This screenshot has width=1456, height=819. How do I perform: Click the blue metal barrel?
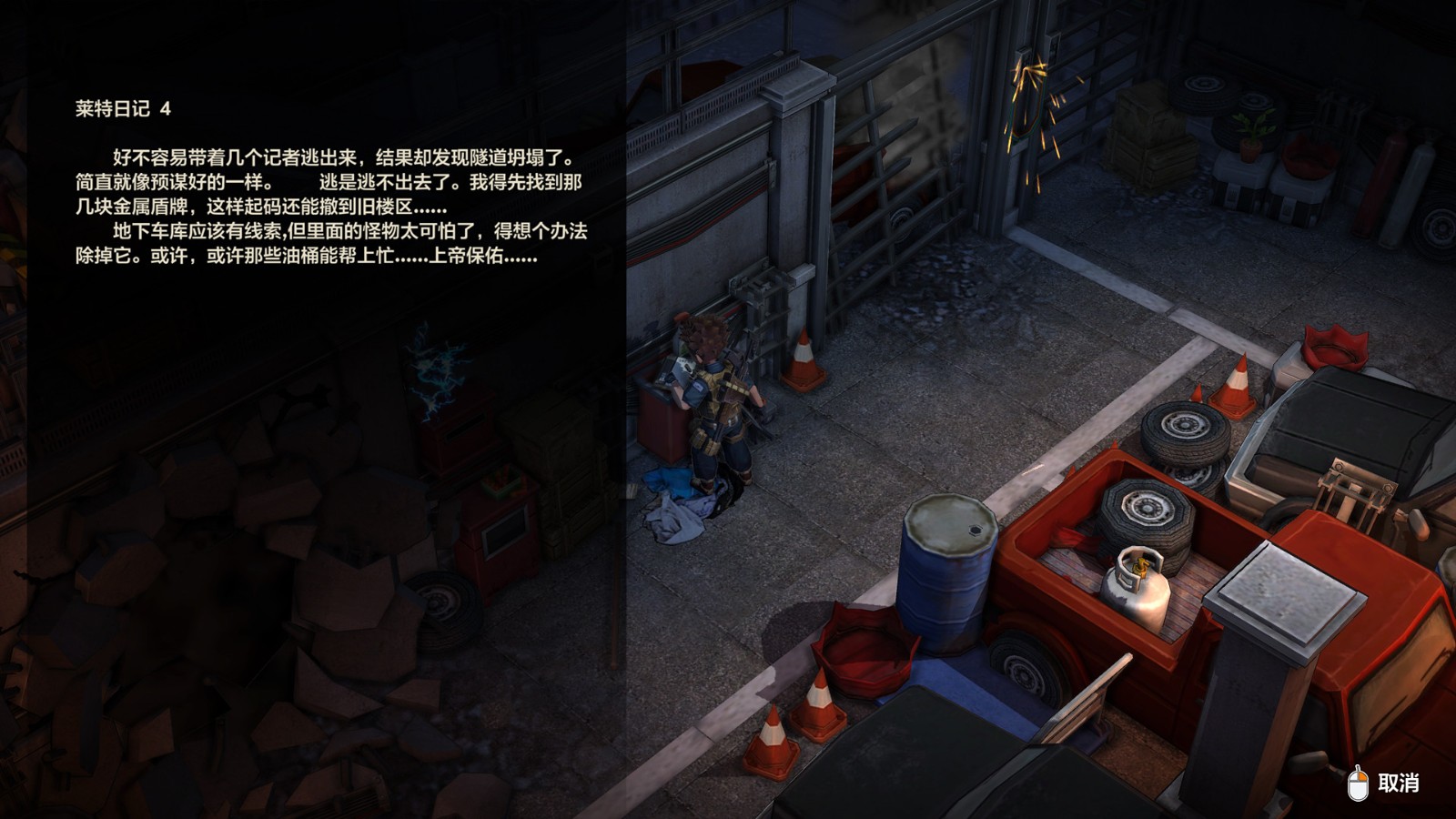point(946,573)
